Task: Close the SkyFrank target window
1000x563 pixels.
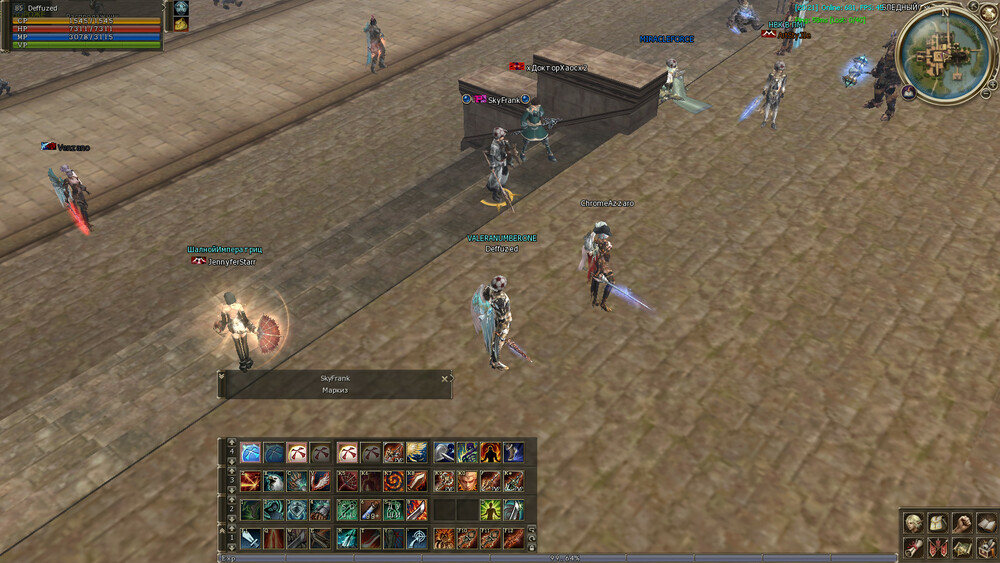Action: point(445,379)
